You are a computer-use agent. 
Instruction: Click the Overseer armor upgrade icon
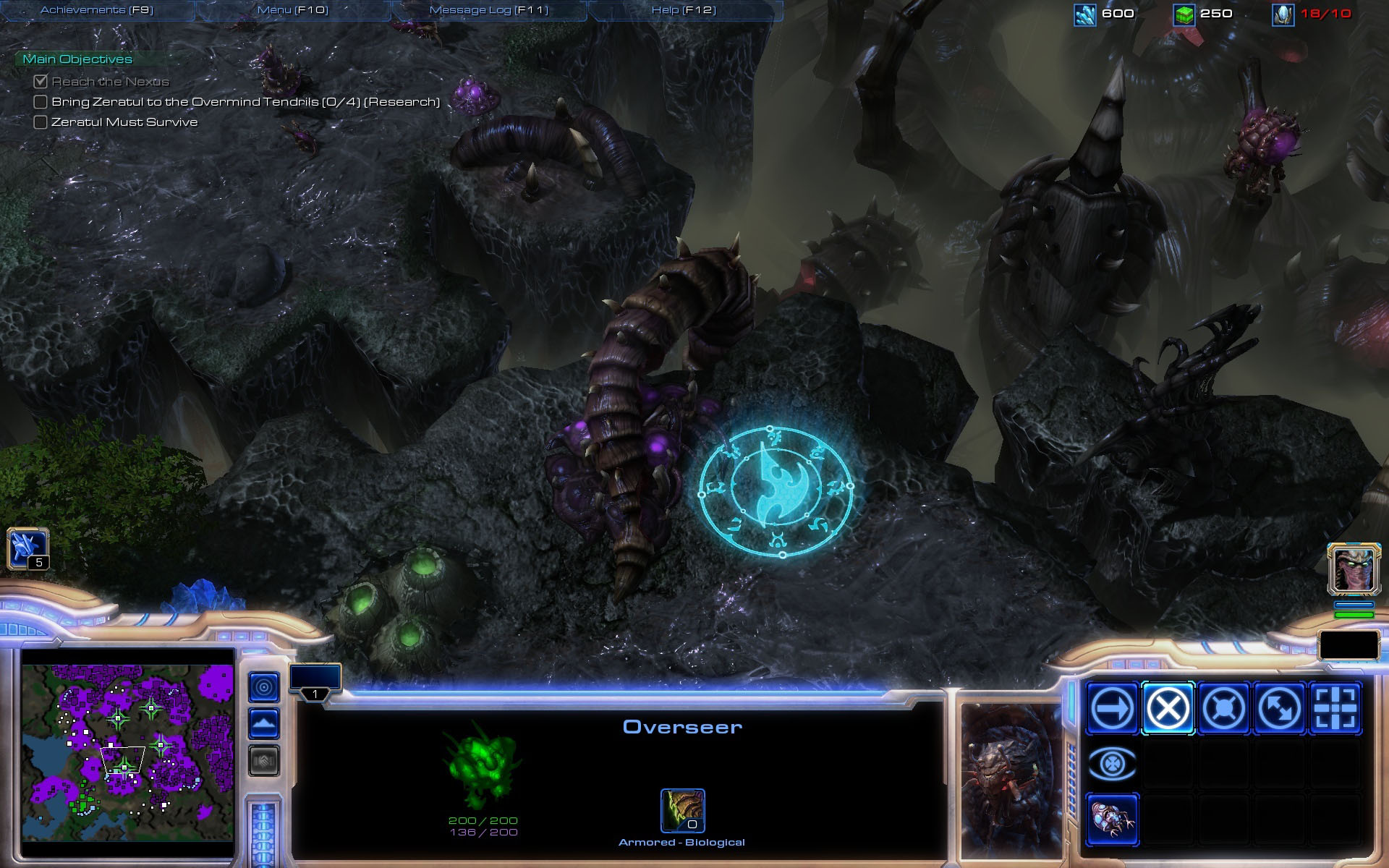pyautogui.click(x=682, y=811)
